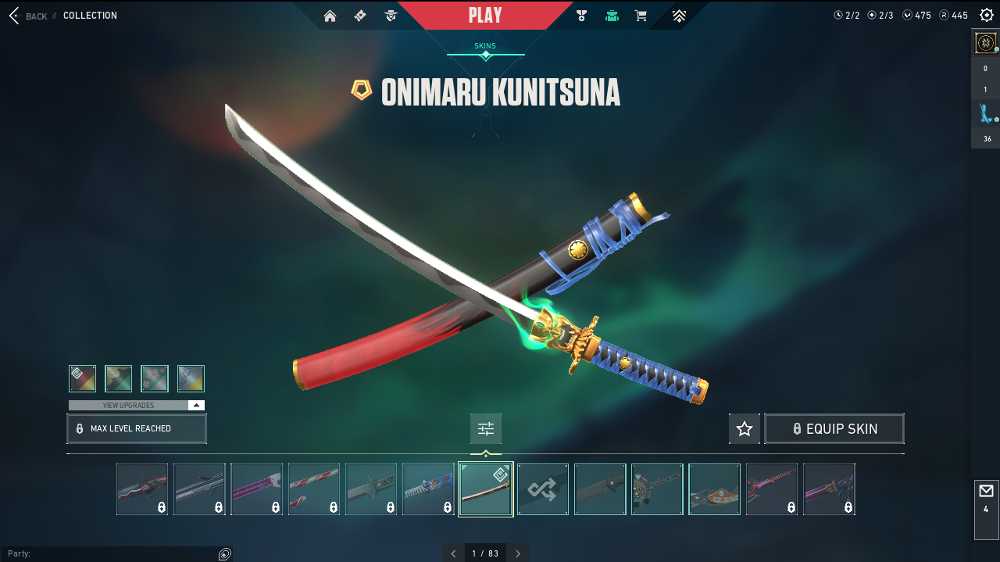Open the skin filter options
This screenshot has width=1000, height=562.
click(x=486, y=429)
